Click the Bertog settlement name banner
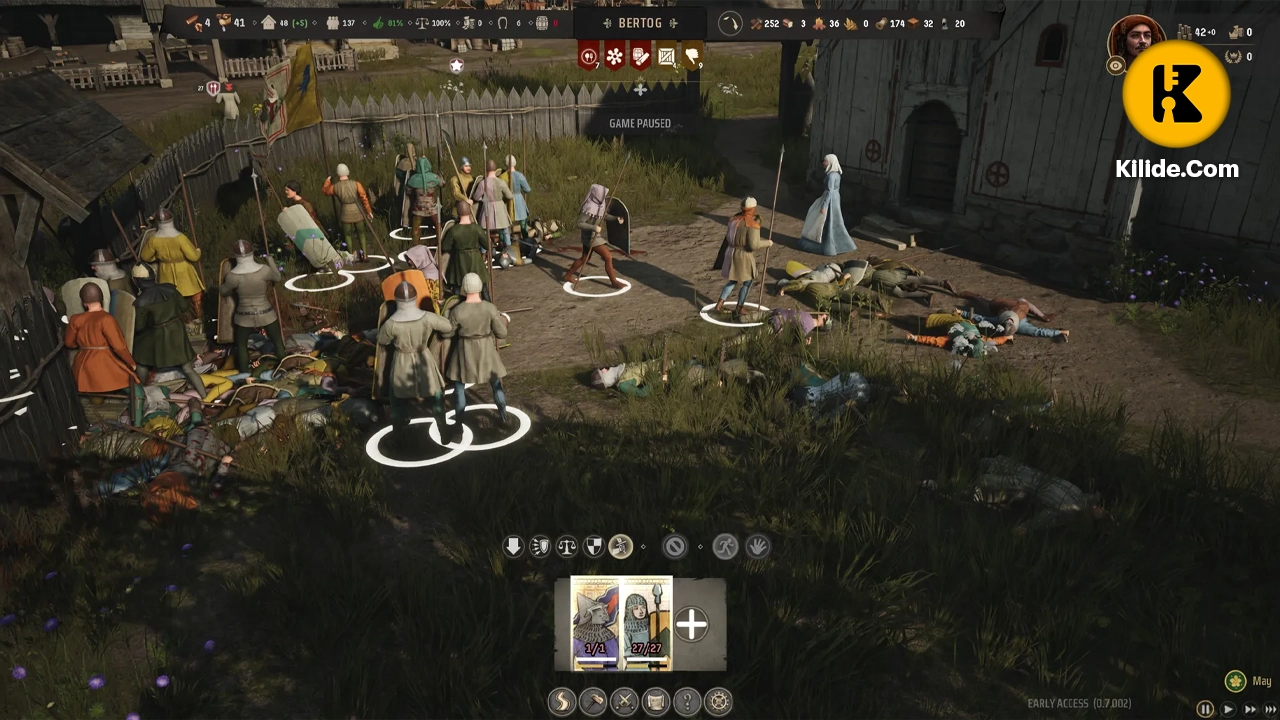This screenshot has height=720, width=1280. (640, 22)
